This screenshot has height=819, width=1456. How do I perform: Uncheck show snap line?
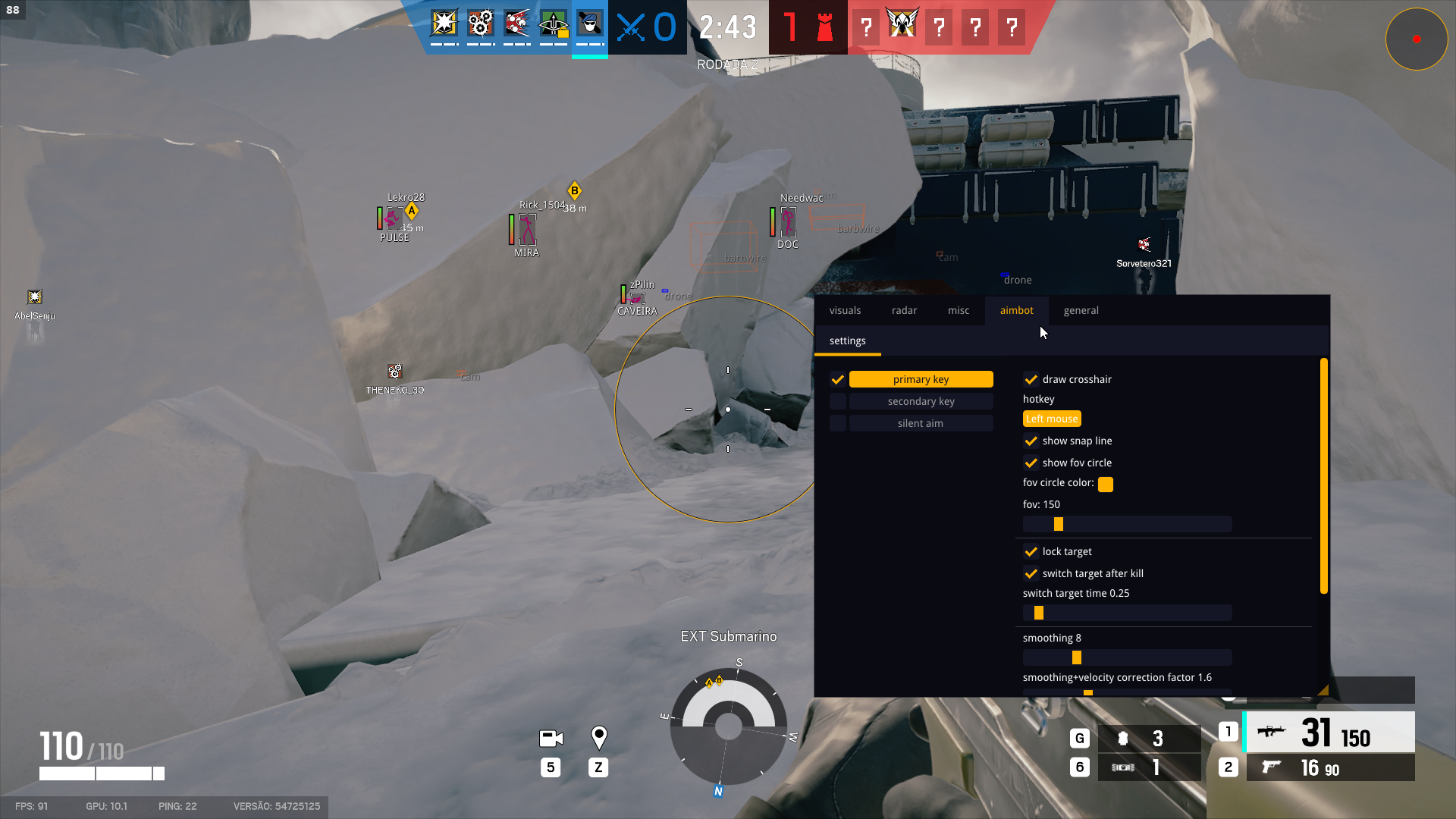(x=1031, y=441)
